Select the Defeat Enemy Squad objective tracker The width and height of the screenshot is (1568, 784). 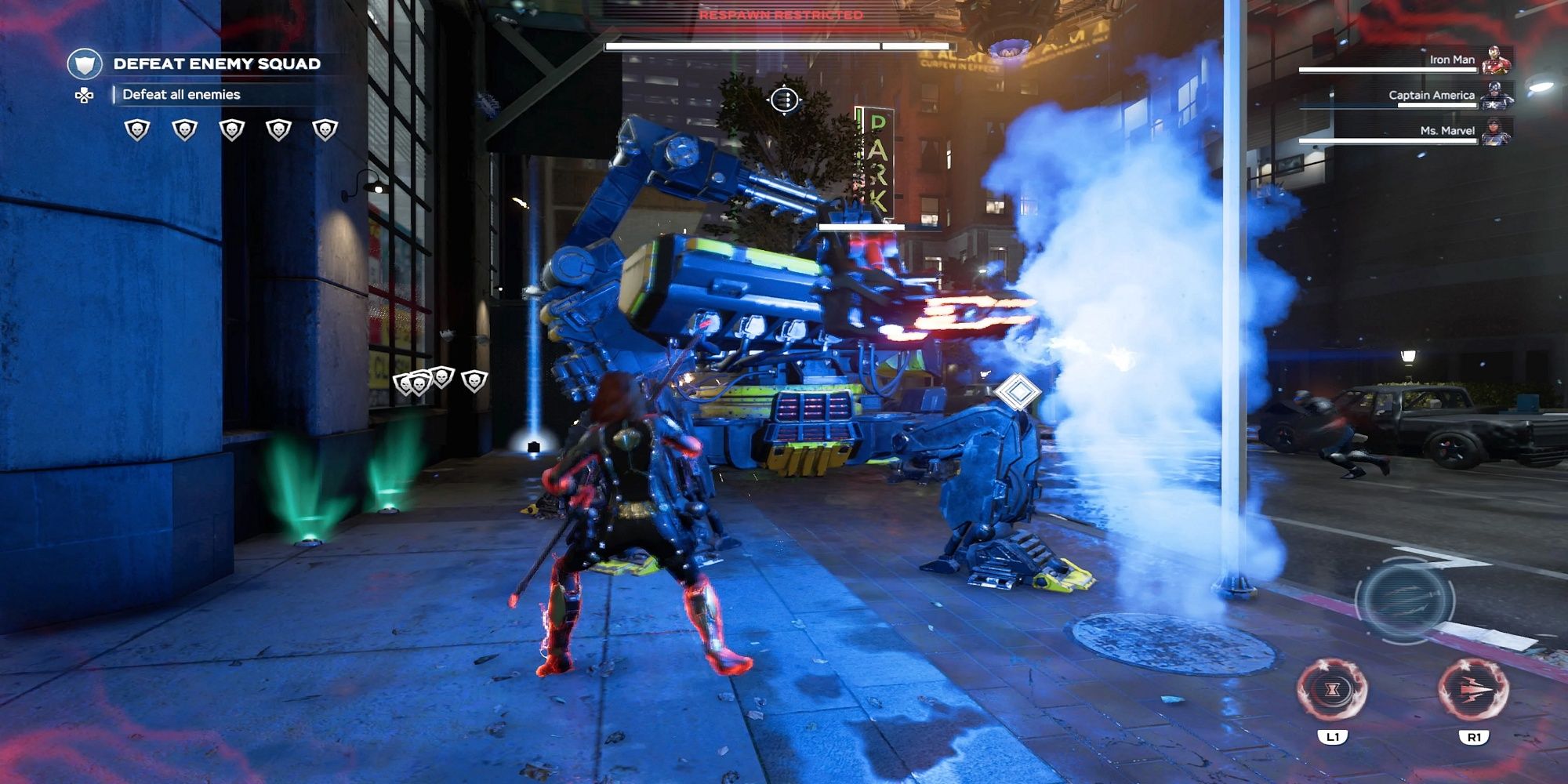coord(216,64)
